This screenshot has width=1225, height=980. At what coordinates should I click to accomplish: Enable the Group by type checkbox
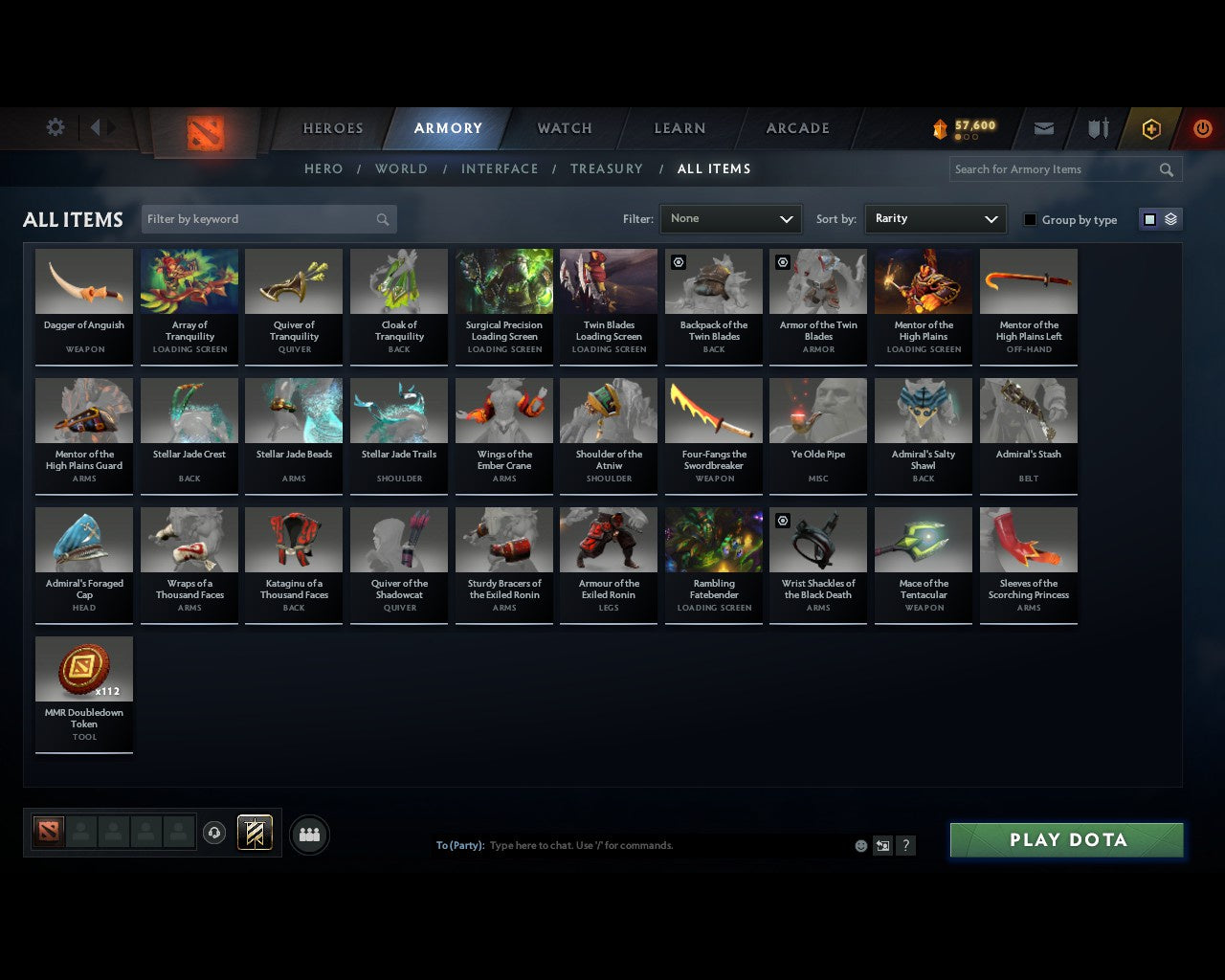(x=1030, y=218)
